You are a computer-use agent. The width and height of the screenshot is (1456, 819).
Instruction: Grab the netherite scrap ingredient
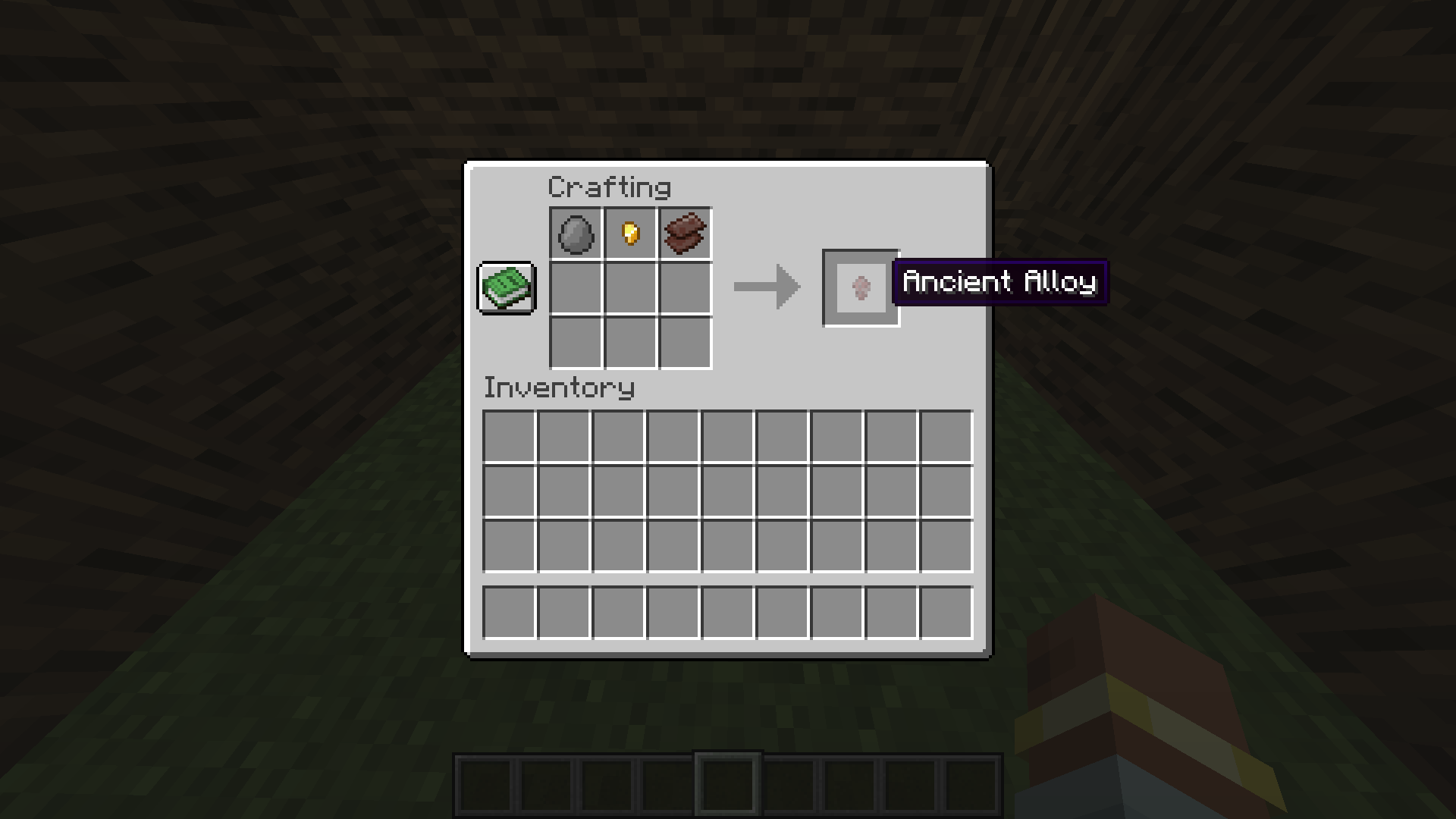(684, 234)
